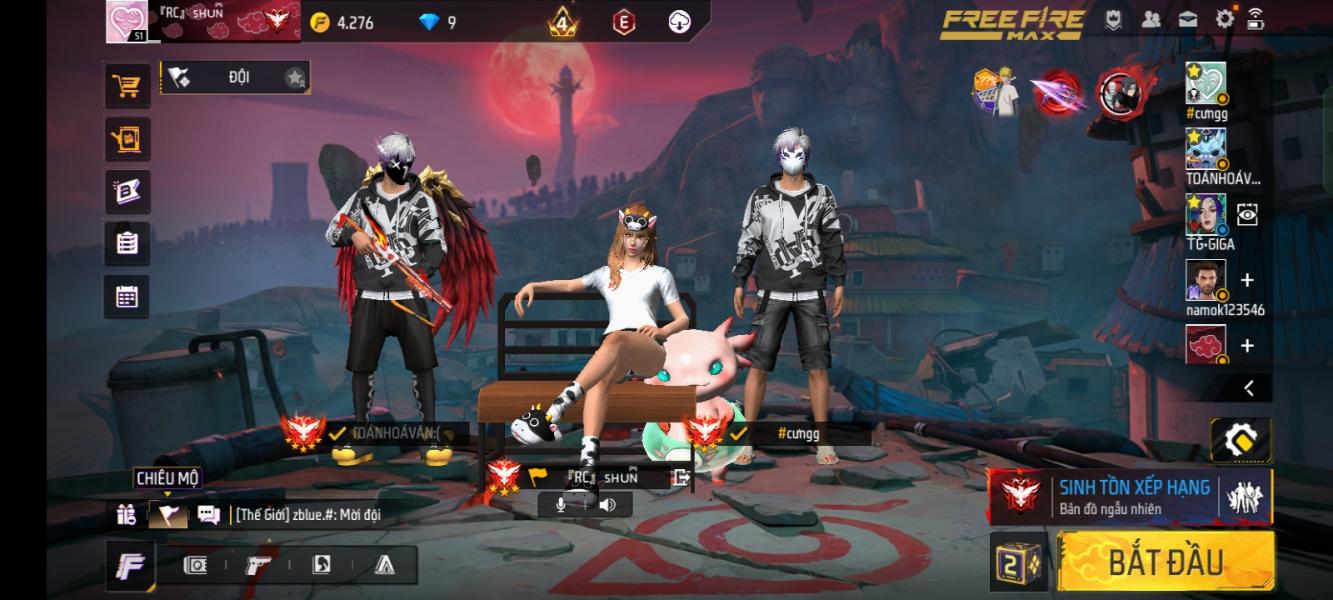Collapse the friends side panel arrow
Screen dimensions: 1333x600
(x=1249, y=388)
